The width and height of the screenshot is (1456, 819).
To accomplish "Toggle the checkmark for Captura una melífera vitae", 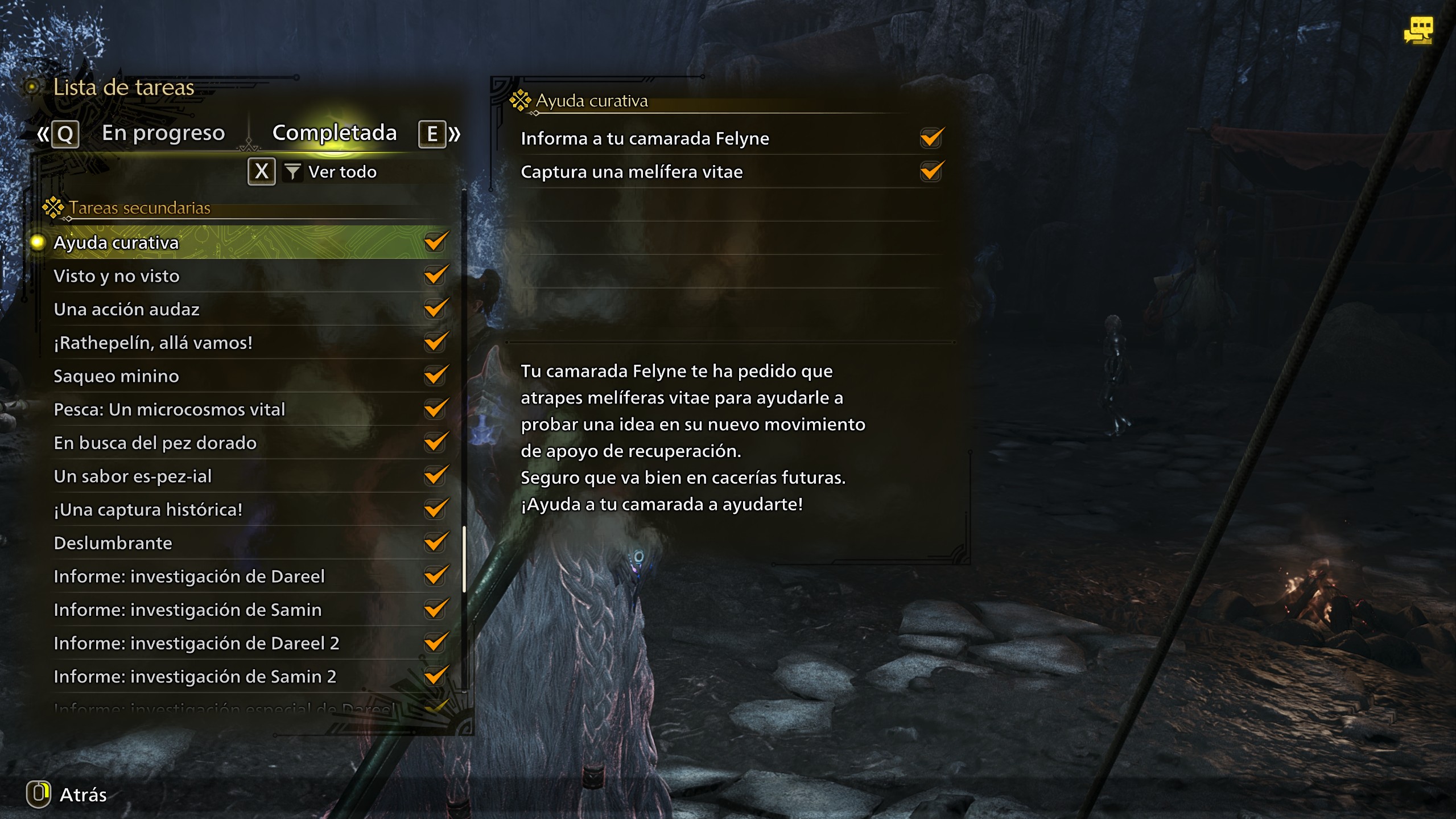I will 930,171.
